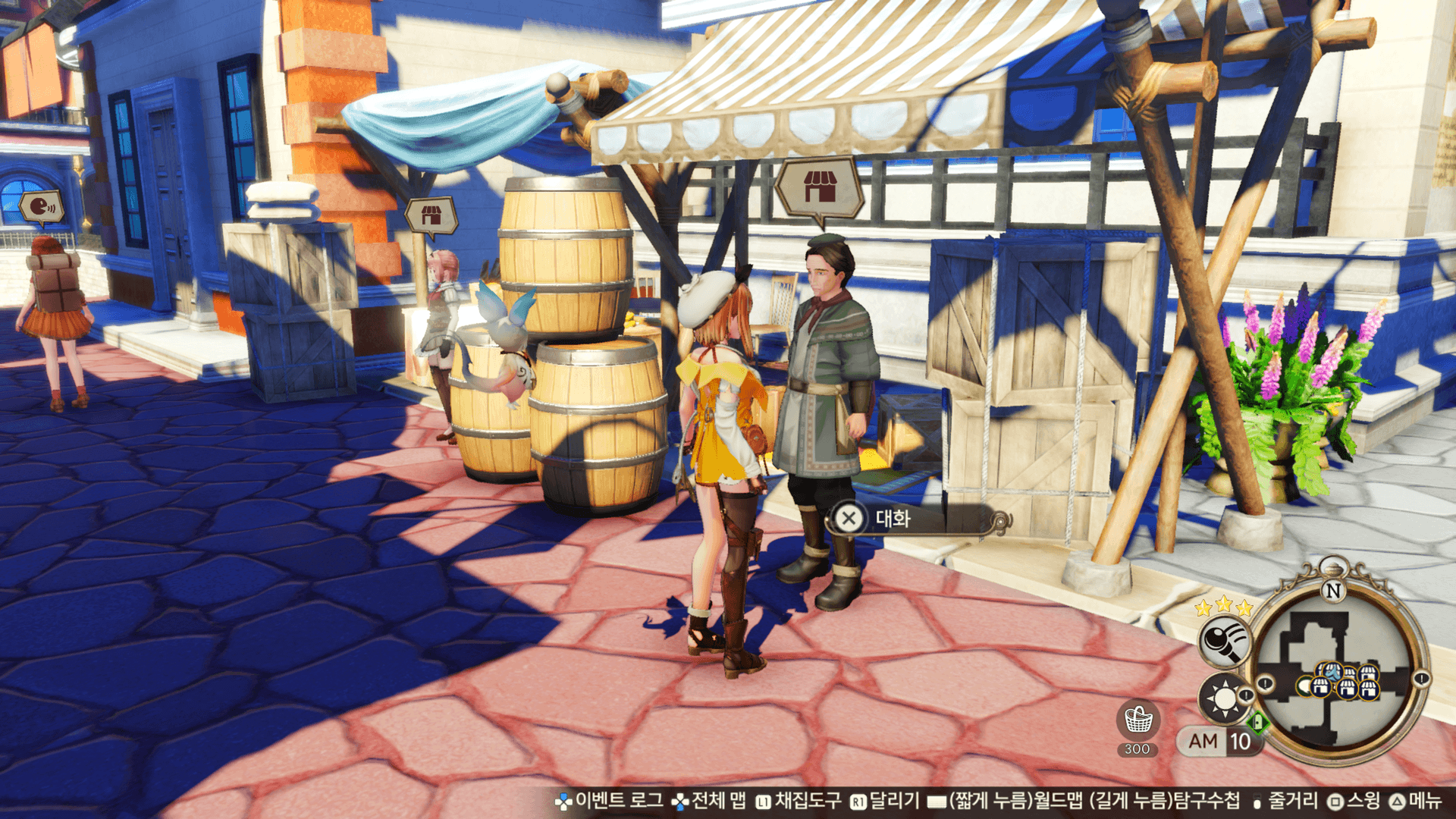Viewport: 1456px width, 819px height.
Task: Open the gathering basket icon
Action: [1137, 720]
